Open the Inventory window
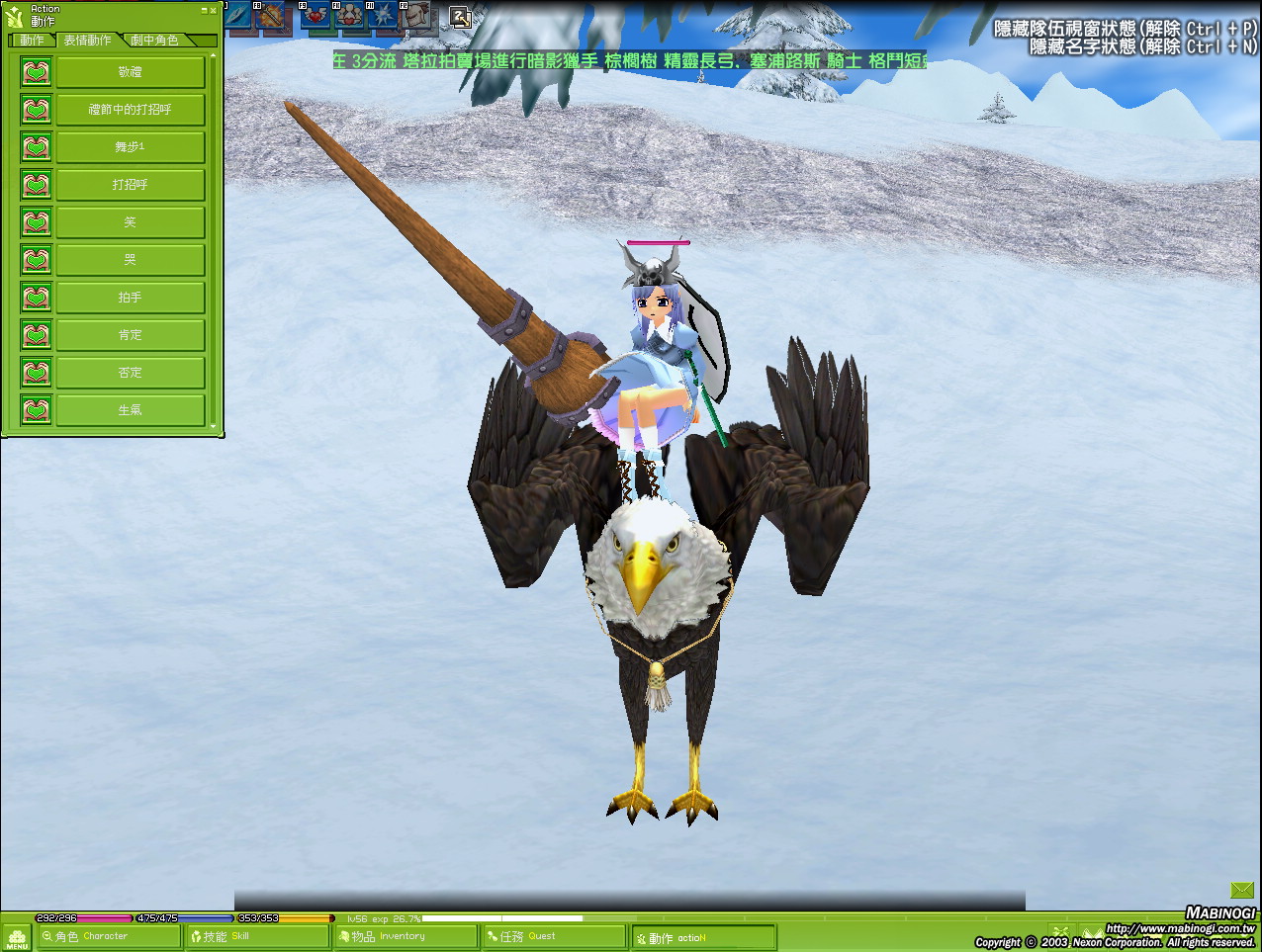 [406, 936]
